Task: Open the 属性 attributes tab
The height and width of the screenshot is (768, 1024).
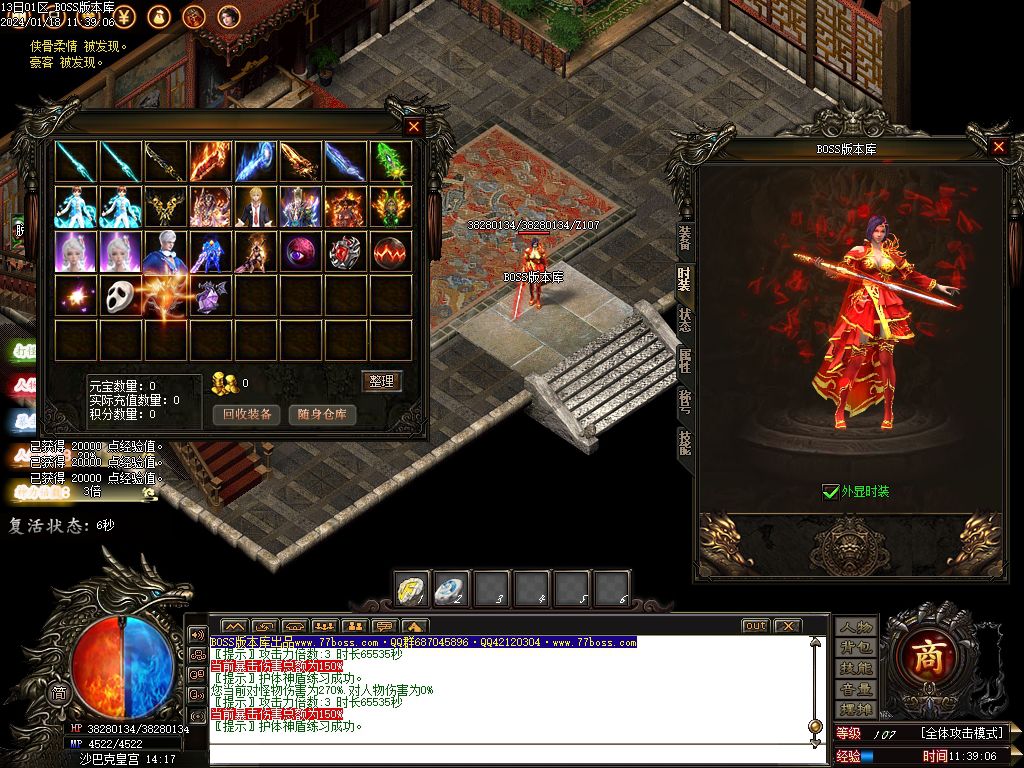Action: click(x=684, y=360)
